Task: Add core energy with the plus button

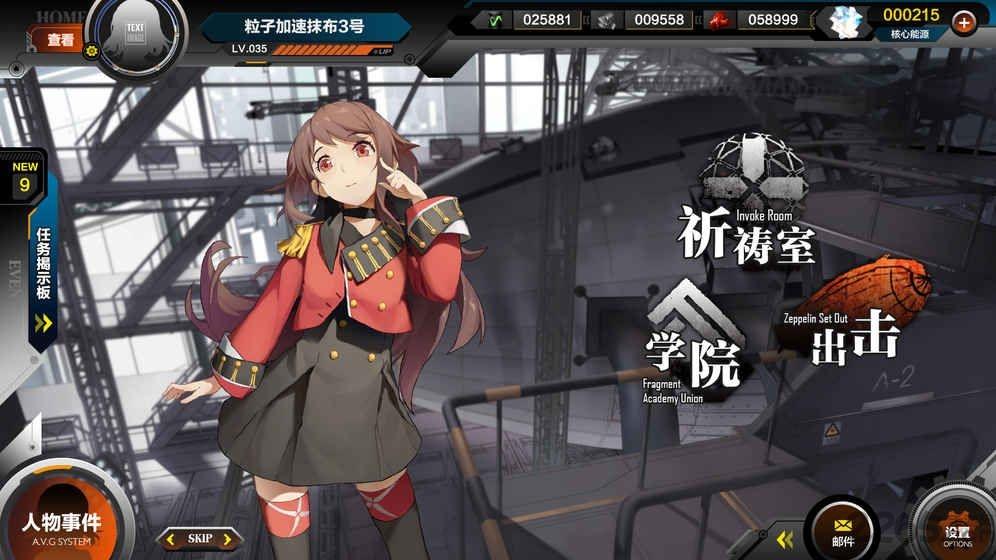Action: pyautogui.click(x=963, y=21)
